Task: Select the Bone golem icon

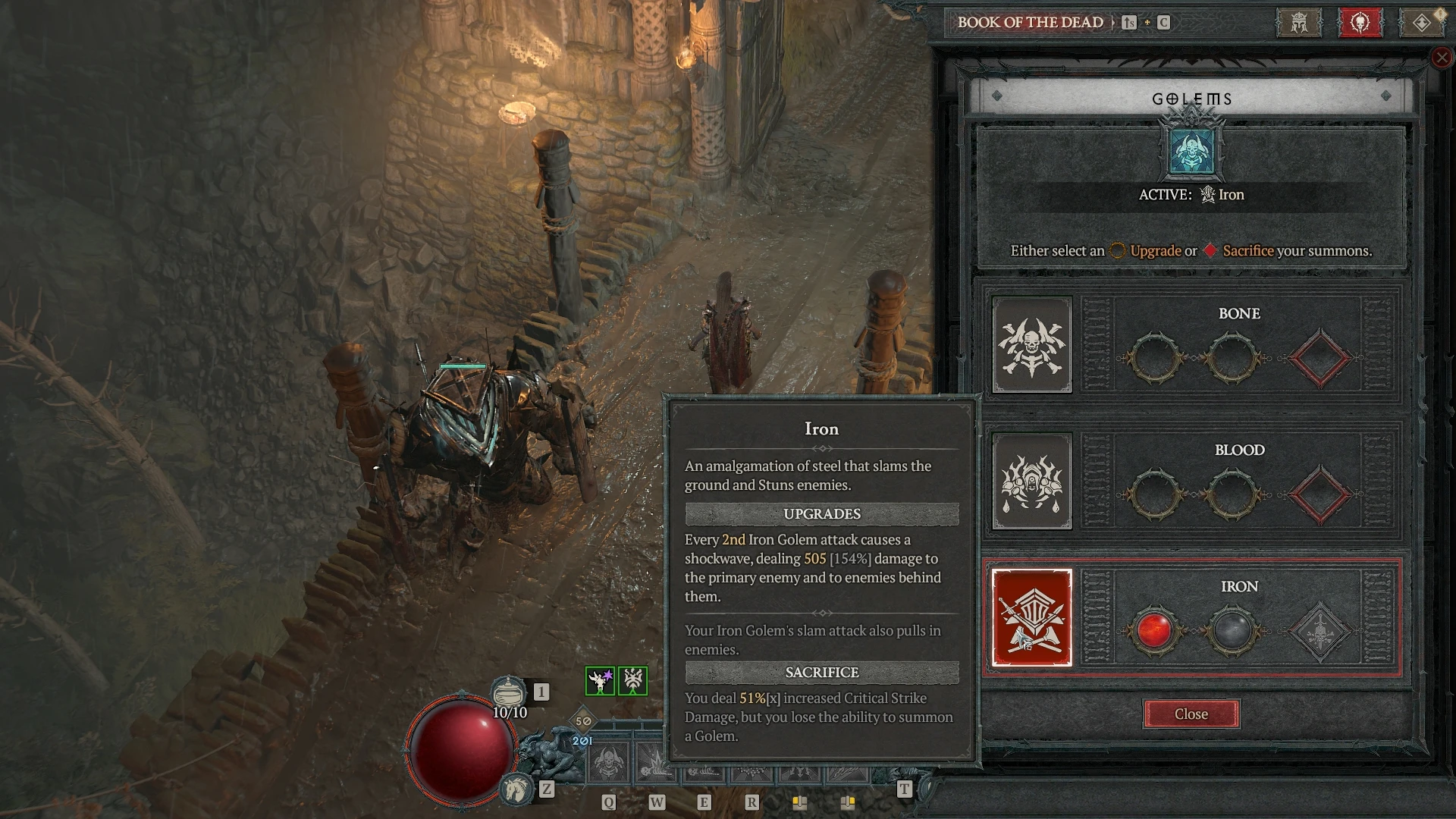Action: coord(1032,345)
